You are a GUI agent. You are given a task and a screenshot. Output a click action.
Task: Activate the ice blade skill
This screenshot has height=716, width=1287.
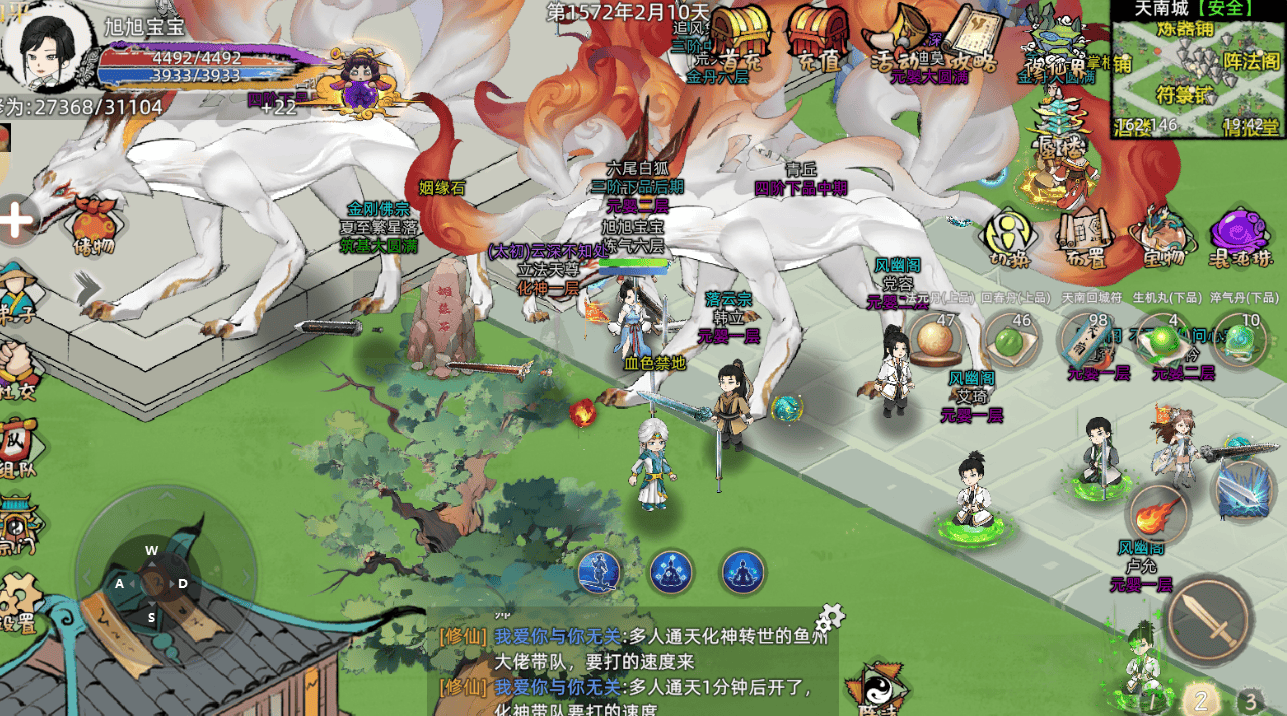click(x=1243, y=490)
